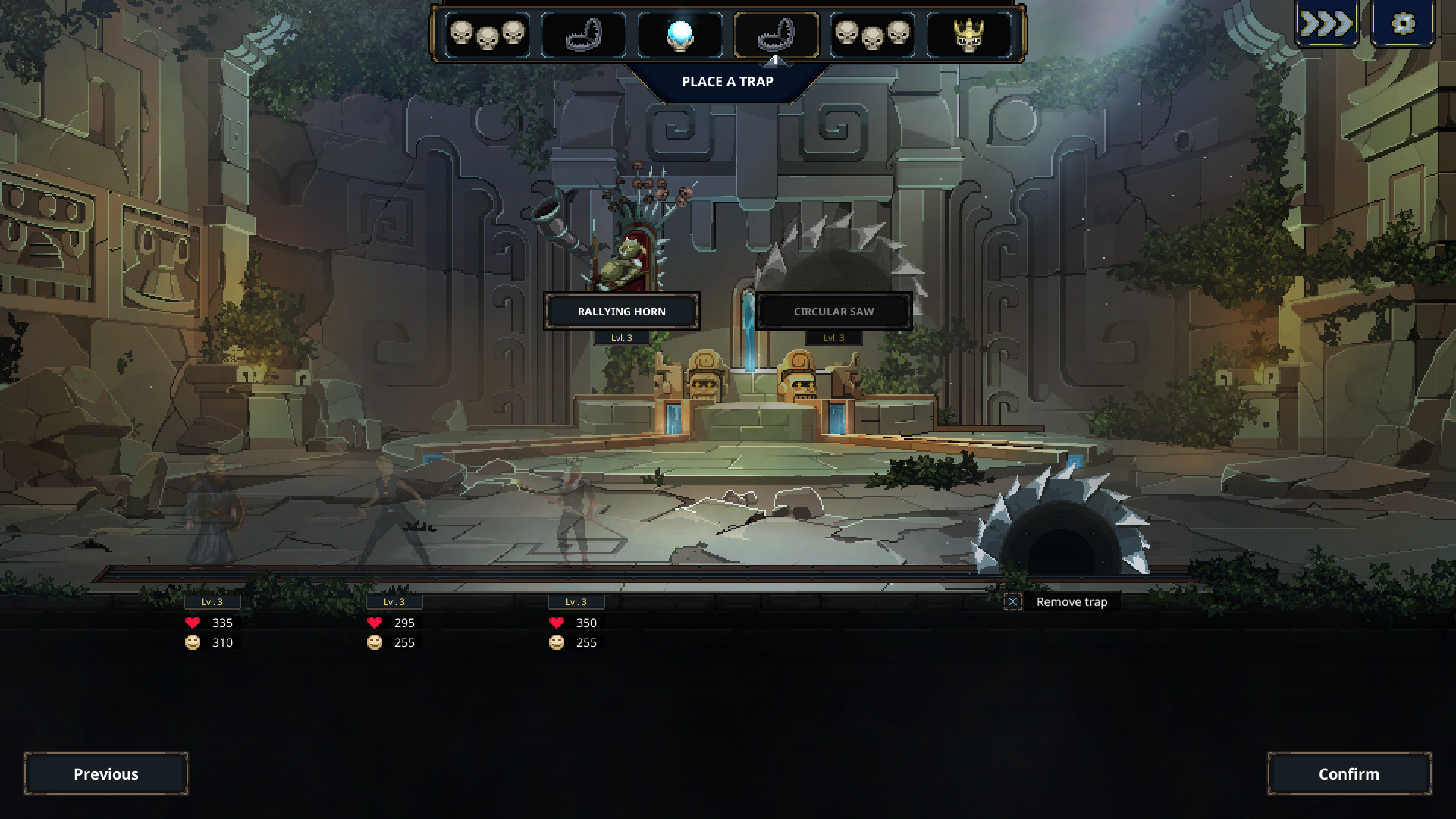The image size is (1456, 819).
Task: Click the smiley sanity icon of the third hero
Action: 556,642
